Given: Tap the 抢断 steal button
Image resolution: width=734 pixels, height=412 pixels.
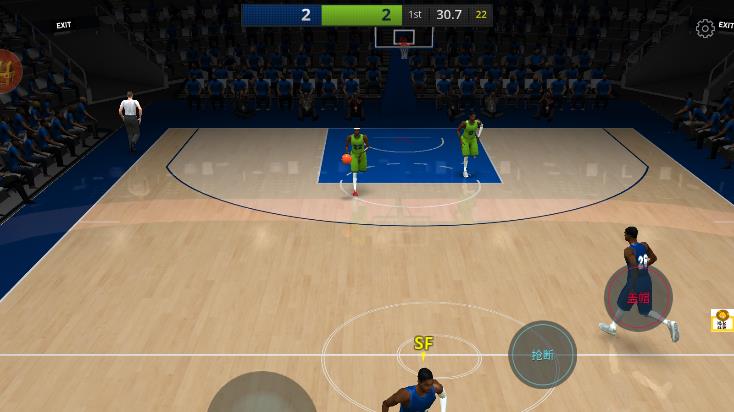Looking at the screenshot, I should (x=542, y=354).
